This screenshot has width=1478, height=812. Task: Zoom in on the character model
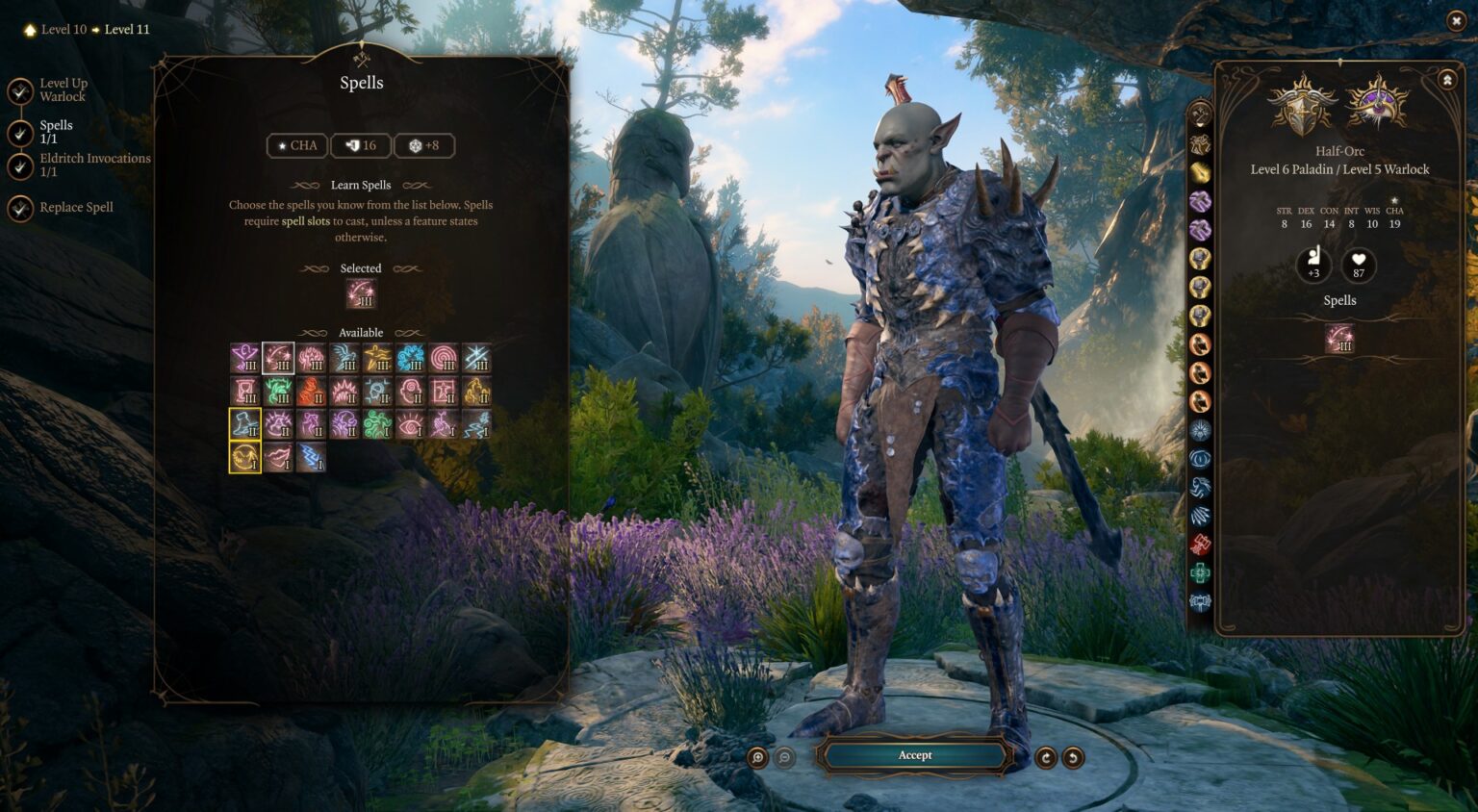[x=758, y=758]
